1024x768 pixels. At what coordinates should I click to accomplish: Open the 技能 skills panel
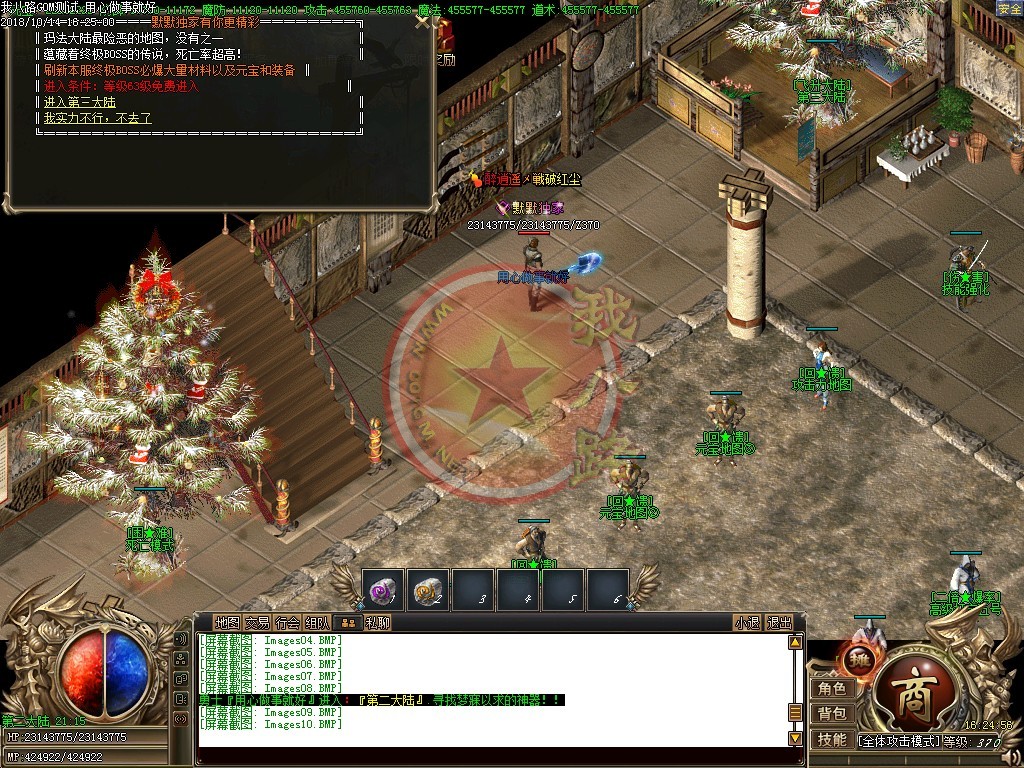pyautogui.click(x=832, y=739)
